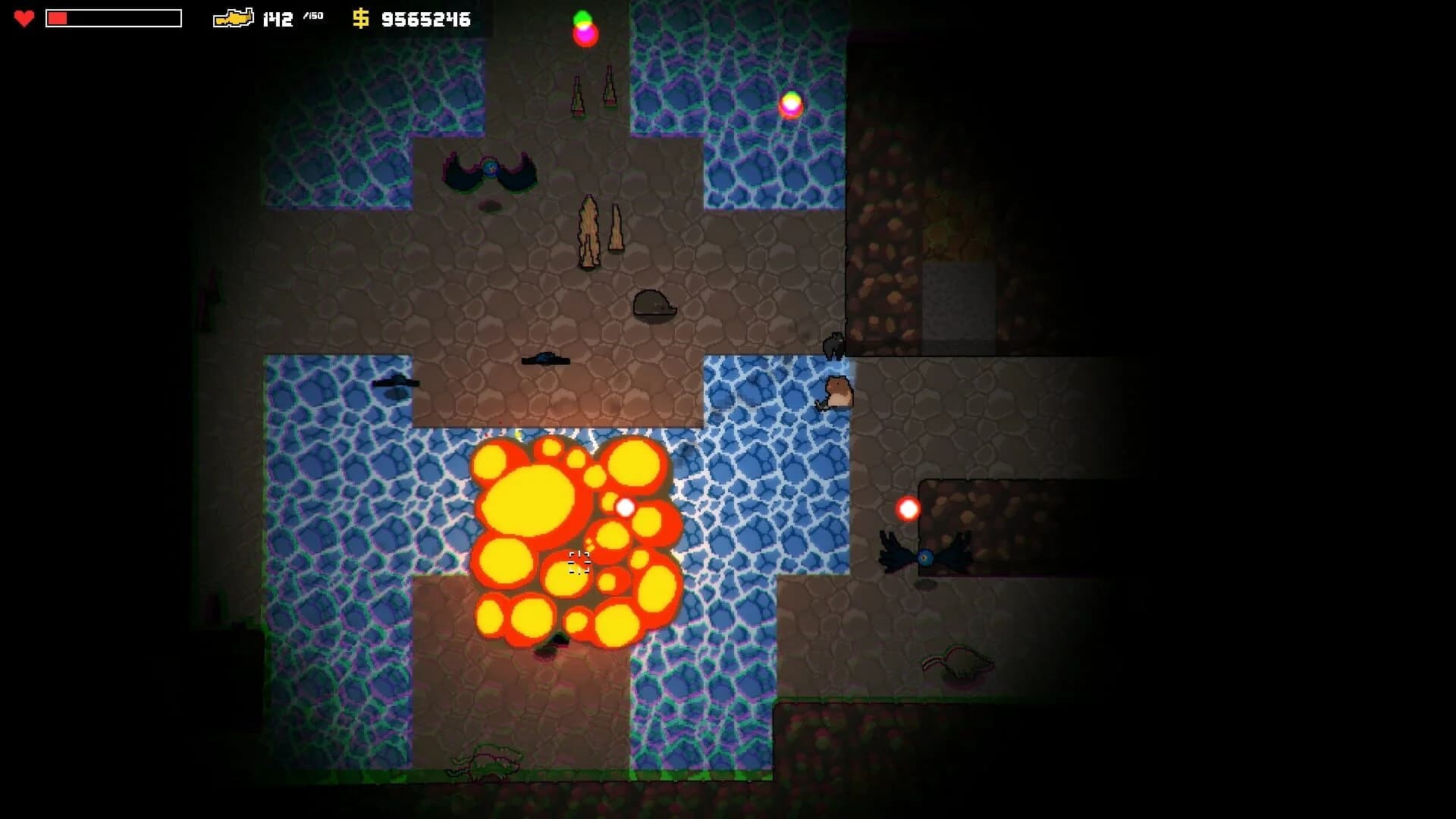The image size is (1456, 819).
Task: Click the red heart health icon
Action: pos(24,20)
